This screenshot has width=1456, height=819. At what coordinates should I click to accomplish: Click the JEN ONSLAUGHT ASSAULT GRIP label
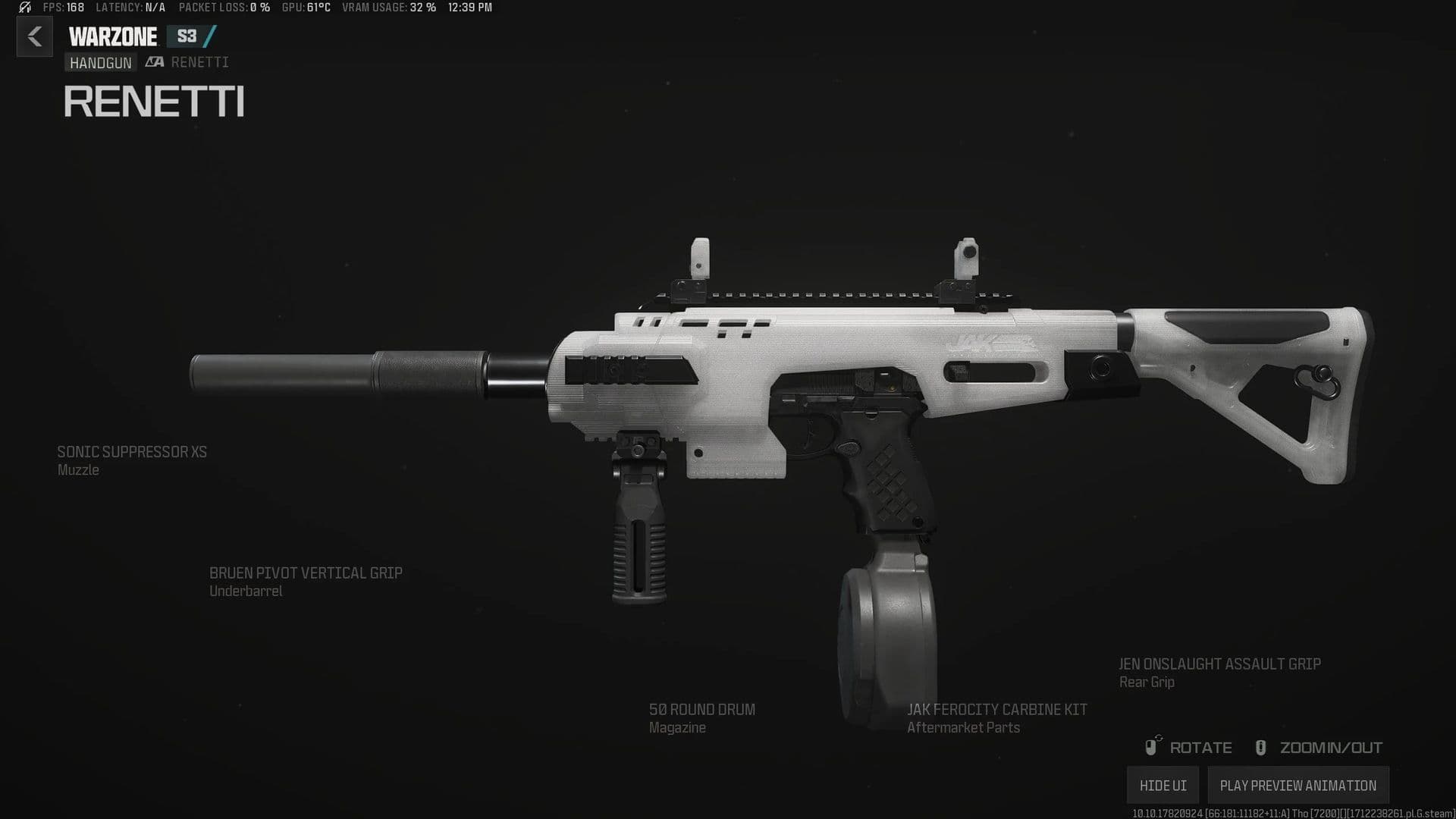(1219, 664)
